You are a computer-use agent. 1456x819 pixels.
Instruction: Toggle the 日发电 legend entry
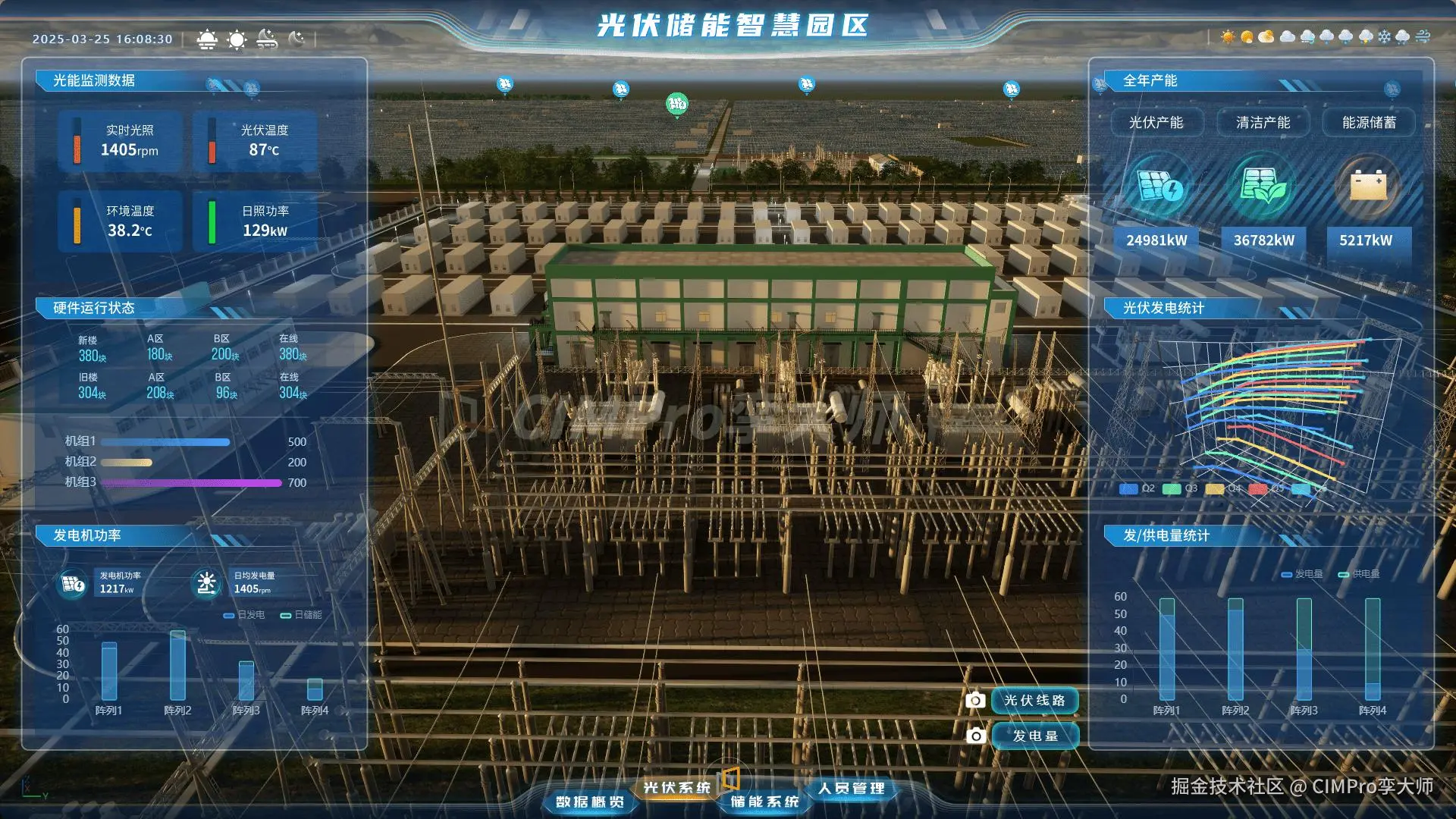coord(244,615)
